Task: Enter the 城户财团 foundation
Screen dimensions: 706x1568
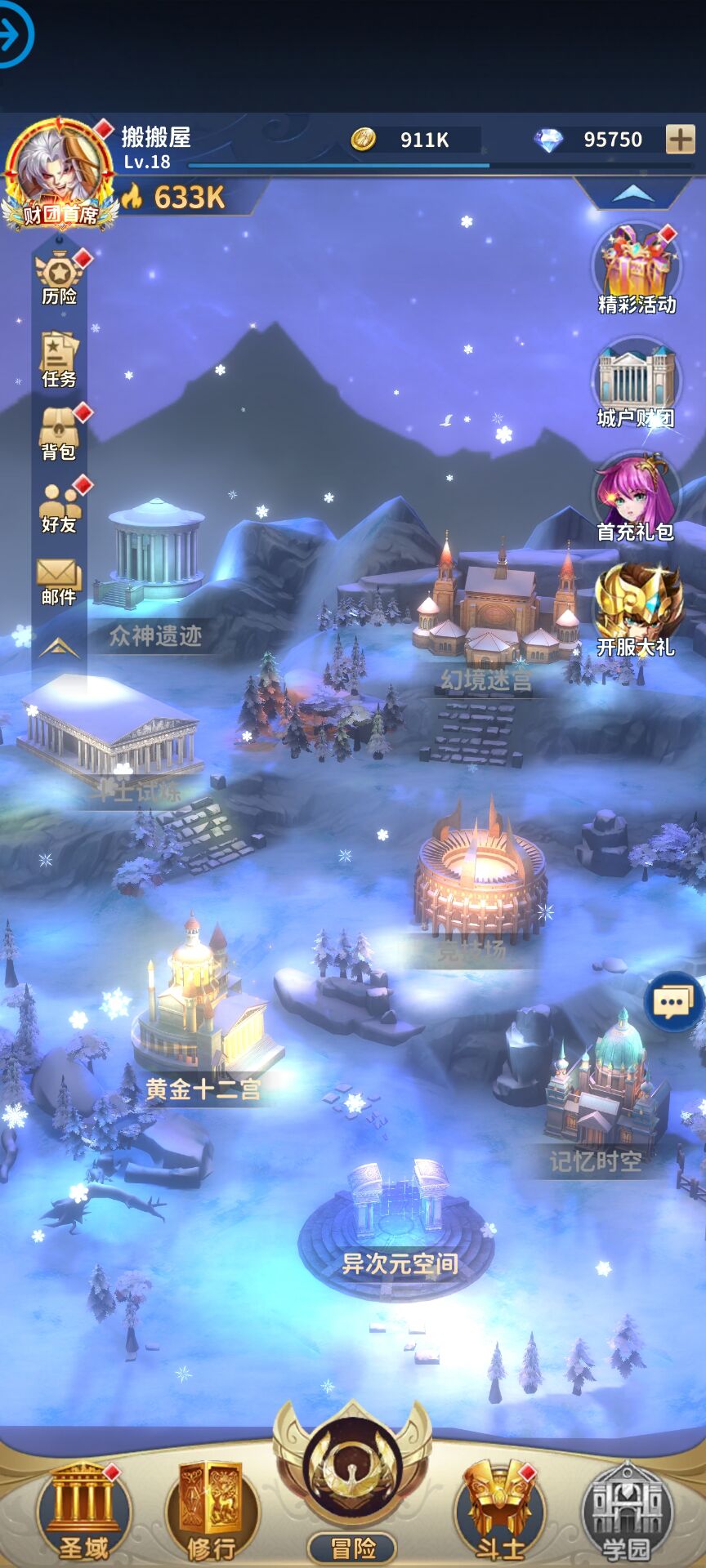Action: pyautogui.click(x=636, y=384)
